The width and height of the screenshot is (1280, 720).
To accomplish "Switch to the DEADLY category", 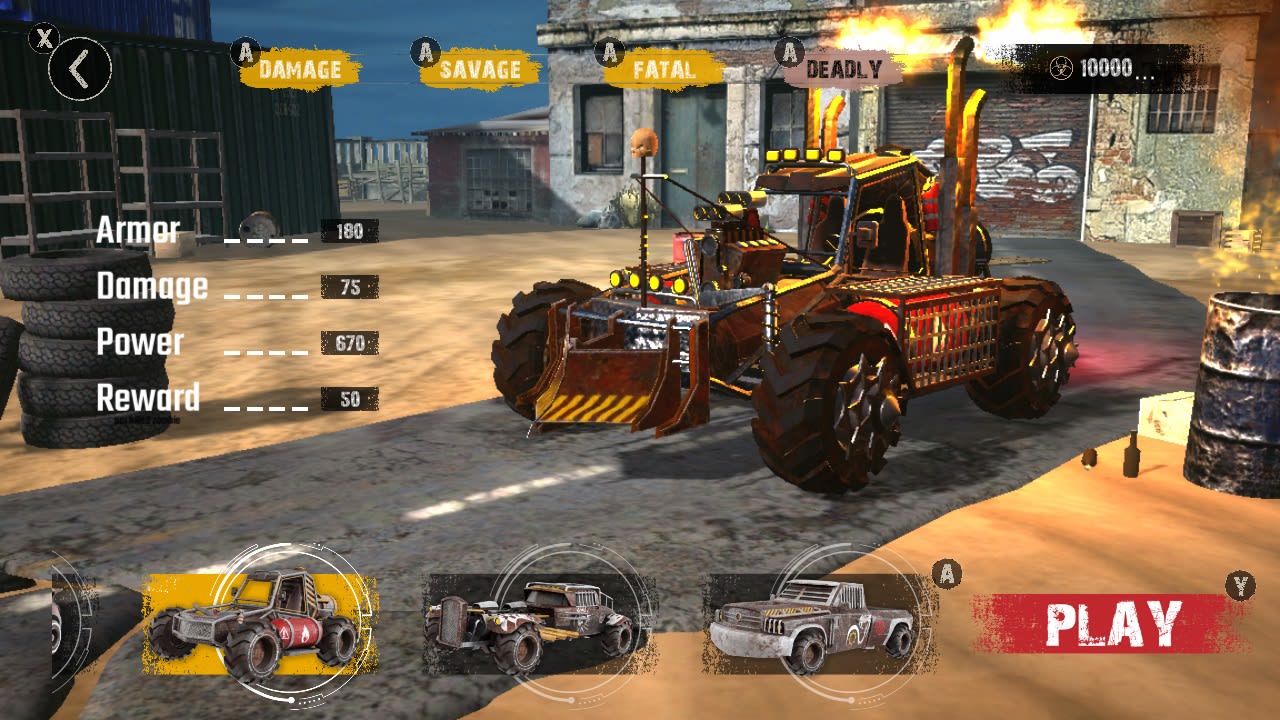I will [843, 70].
